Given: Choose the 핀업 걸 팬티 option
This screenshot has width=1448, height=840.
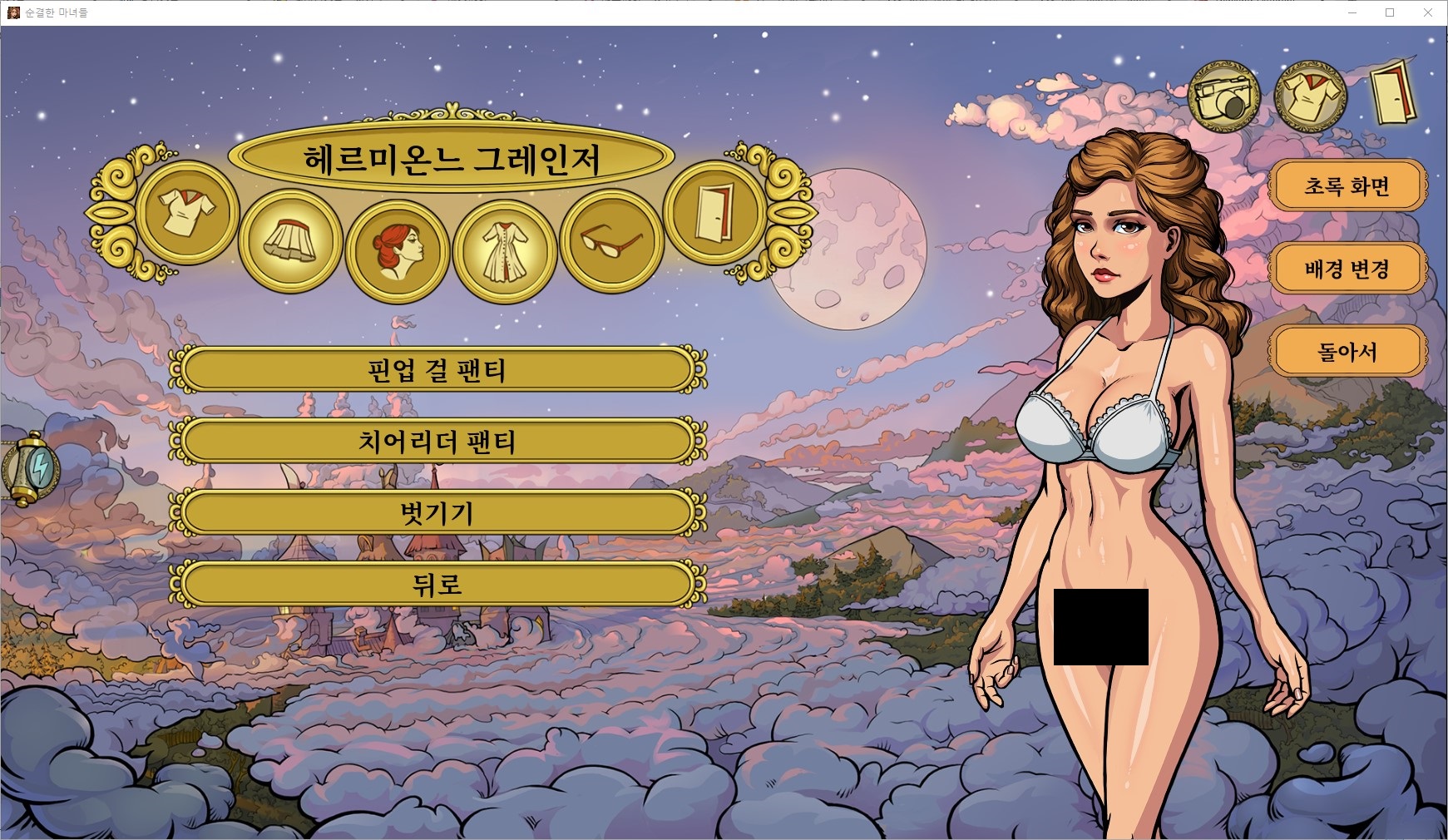Looking at the screenshot, I should tap(437, 369).
